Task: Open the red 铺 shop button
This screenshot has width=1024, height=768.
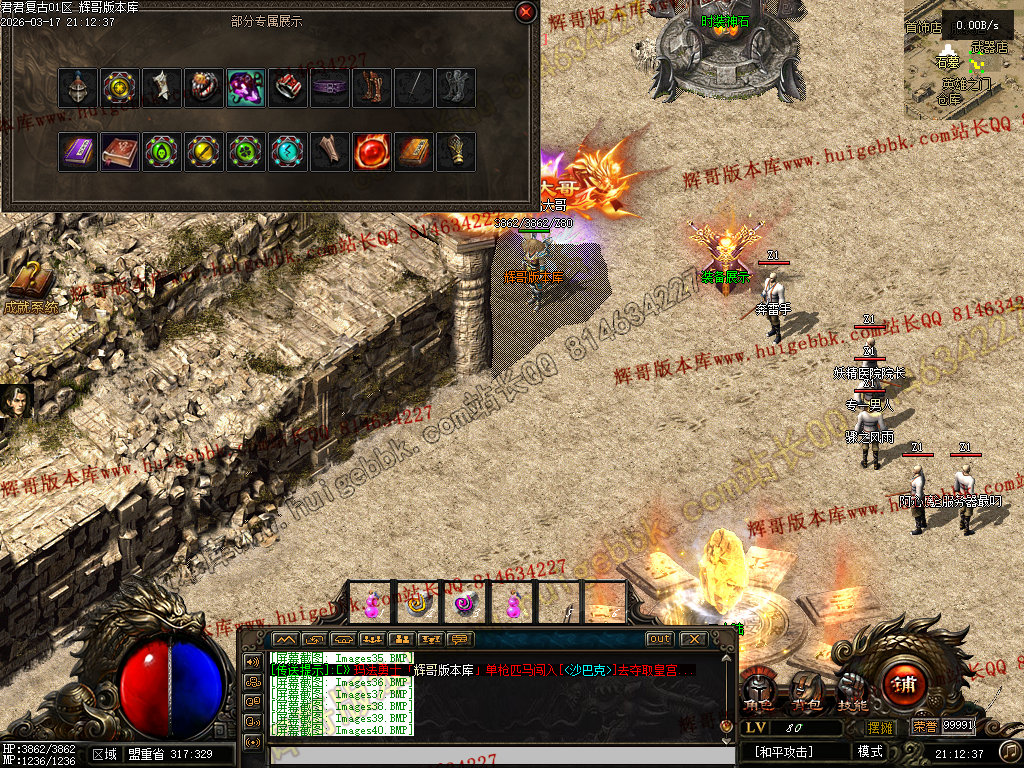Action: pos(904,685)
